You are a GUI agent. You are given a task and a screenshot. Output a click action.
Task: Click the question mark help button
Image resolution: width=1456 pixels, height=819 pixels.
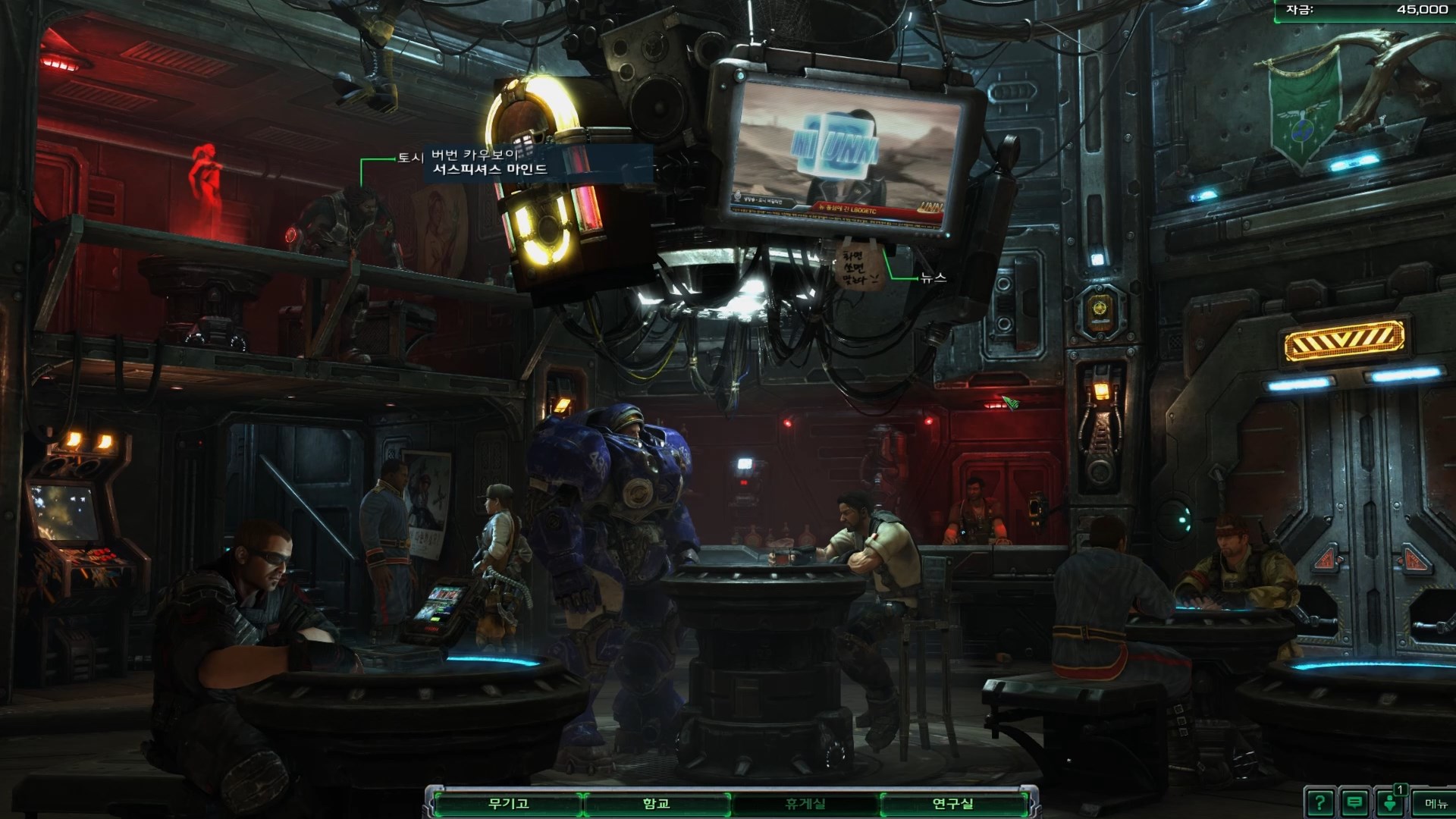[1319, 803]
